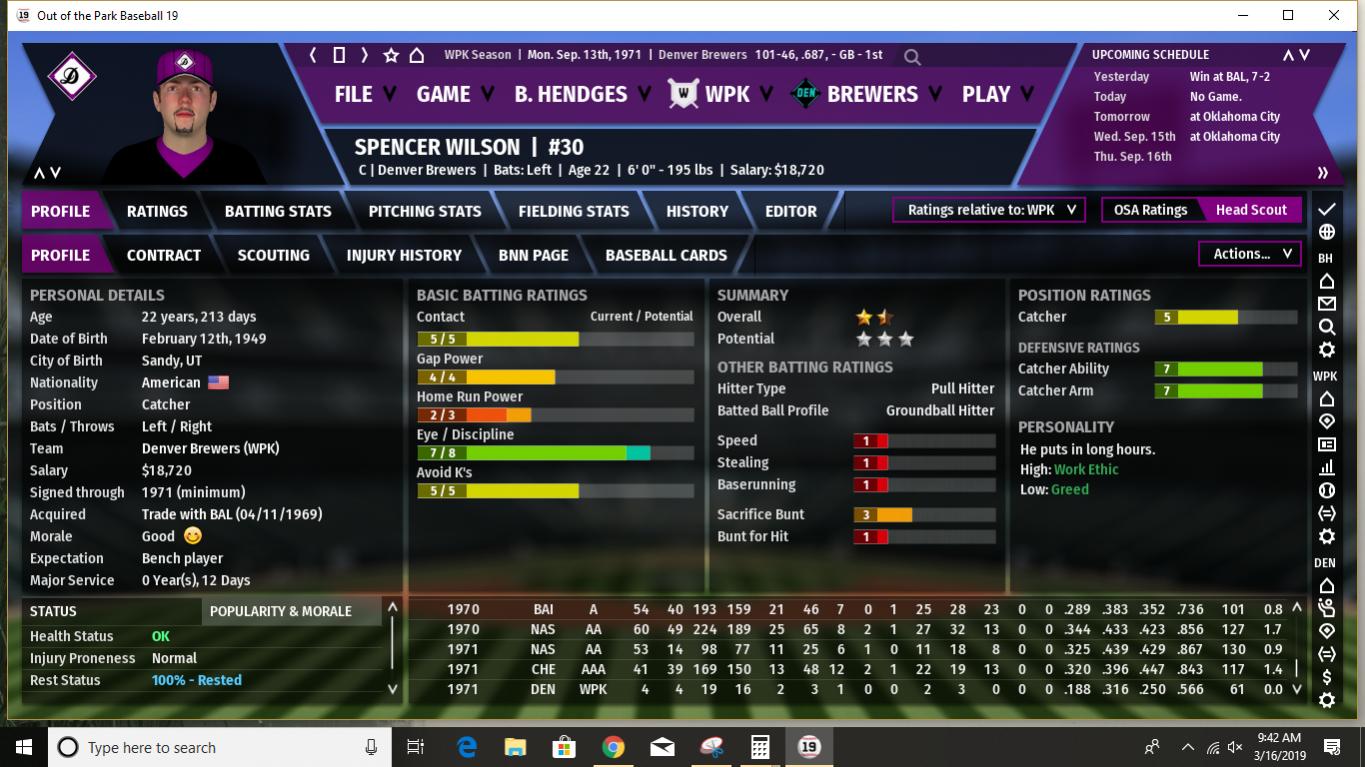Open the EDITOR tab
This screenshot has width=1365, height=767.
[x=791, y=211]
